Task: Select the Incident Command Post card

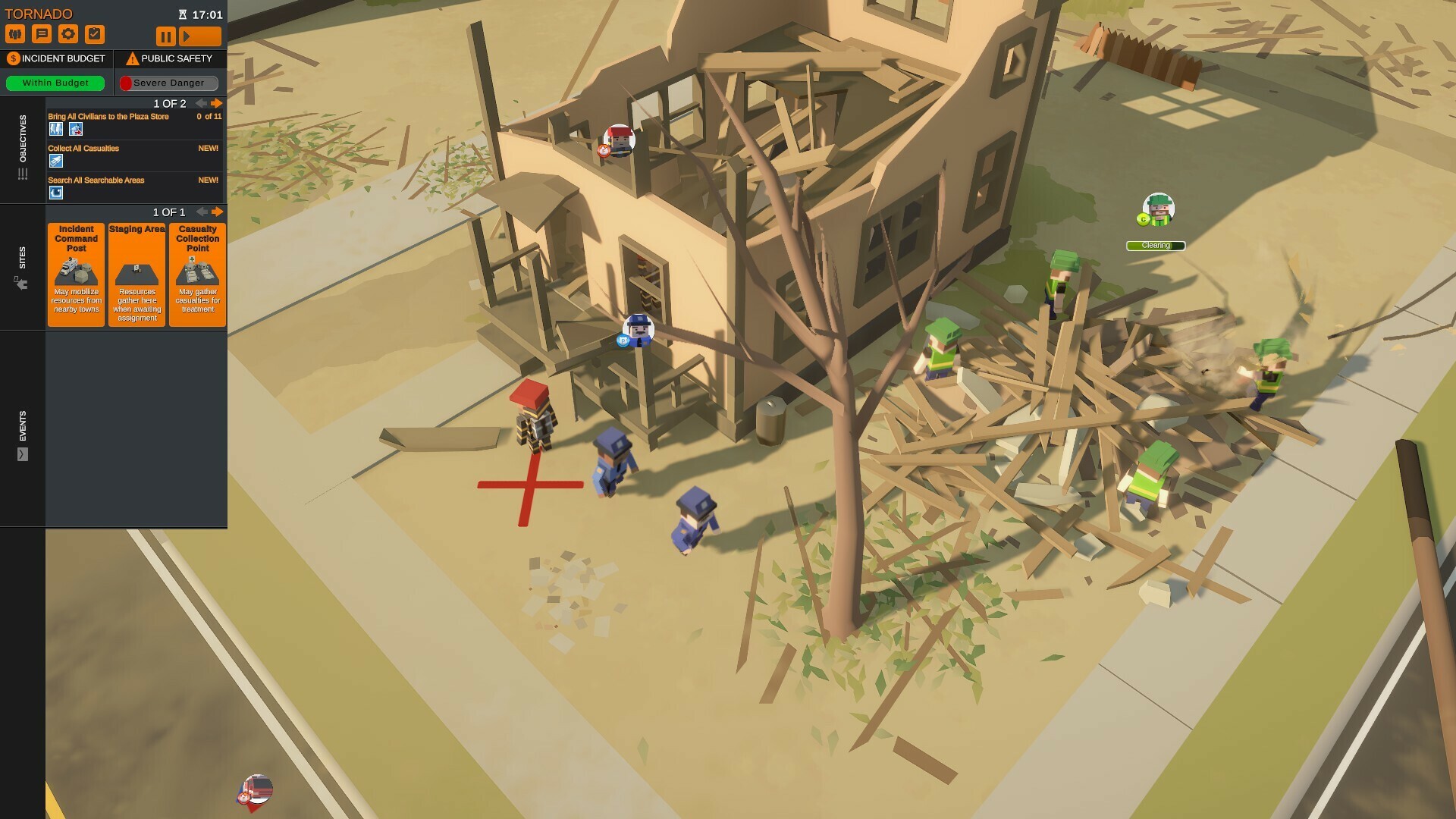Action: click(76, 275)
